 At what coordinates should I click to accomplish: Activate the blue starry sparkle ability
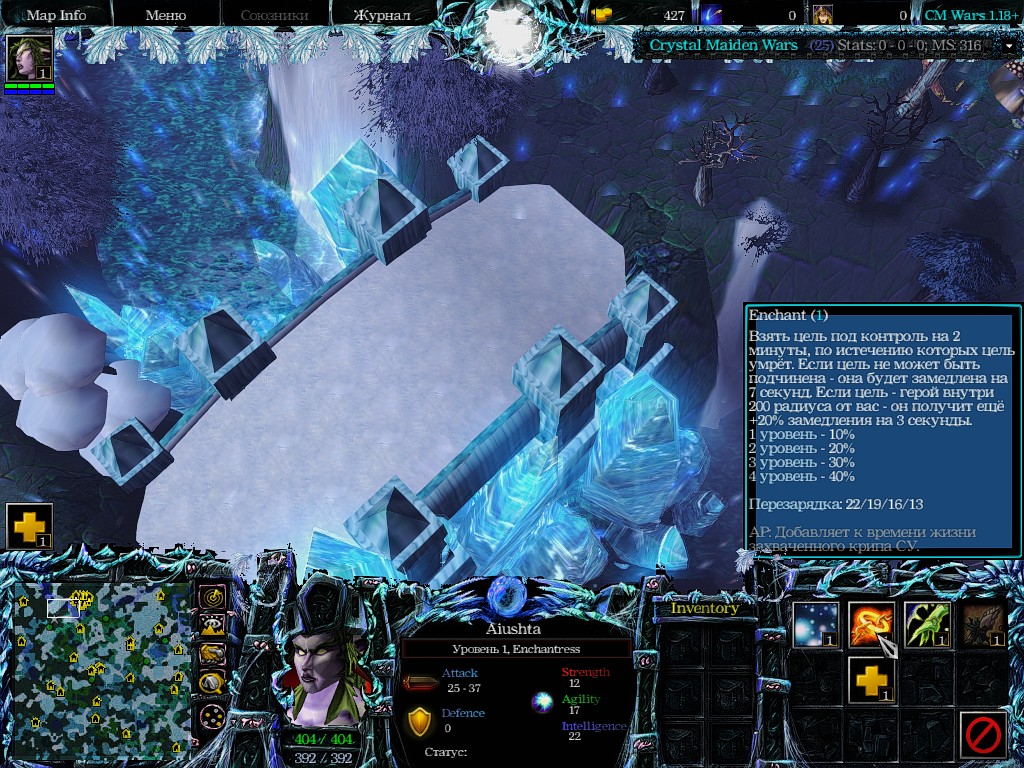tap(816, 625)
